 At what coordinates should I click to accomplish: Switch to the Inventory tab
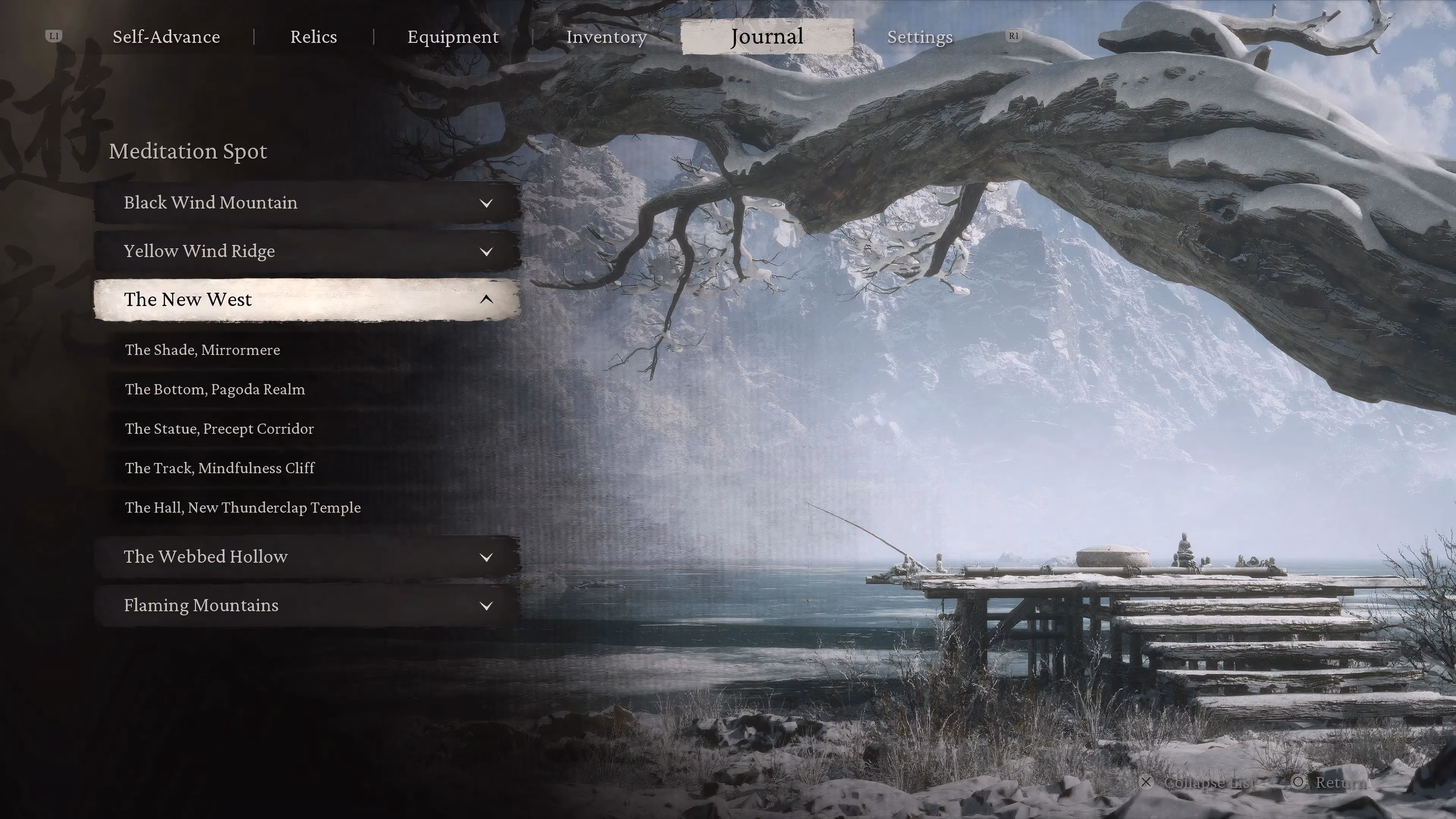[x=607, y=37]
